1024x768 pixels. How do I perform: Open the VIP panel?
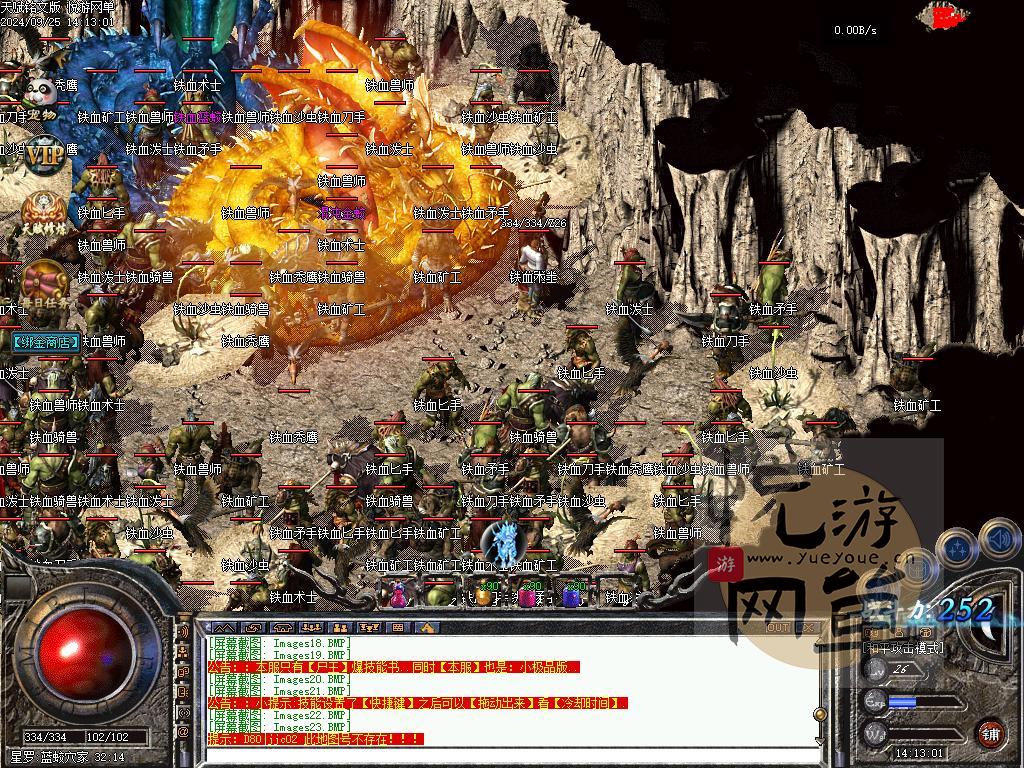coord(44,155)
